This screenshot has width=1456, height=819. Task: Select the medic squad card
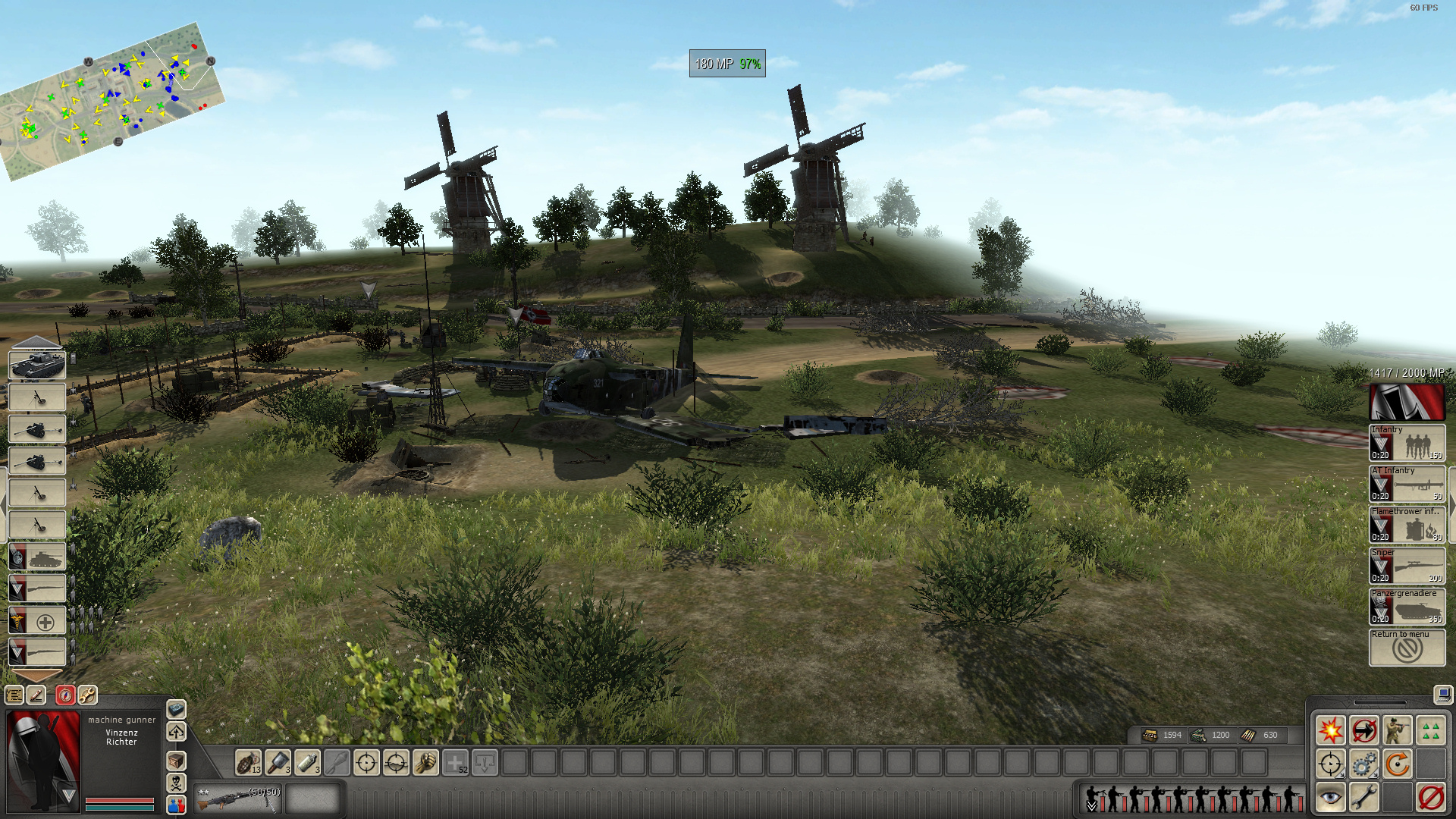click(x=36, y=622)
